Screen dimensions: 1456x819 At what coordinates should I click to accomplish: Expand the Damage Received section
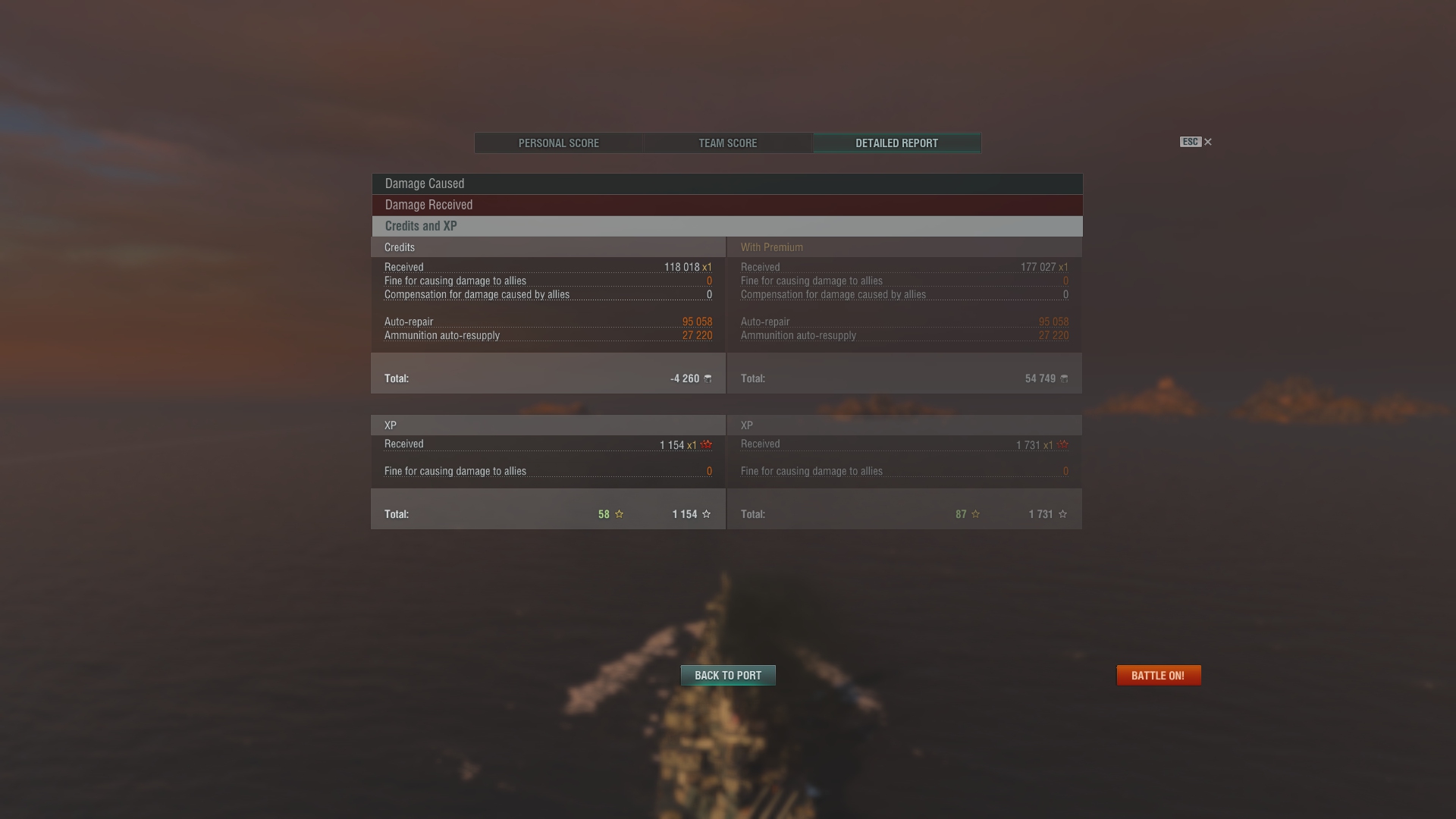pyautogui.click(x=726, y=205)
